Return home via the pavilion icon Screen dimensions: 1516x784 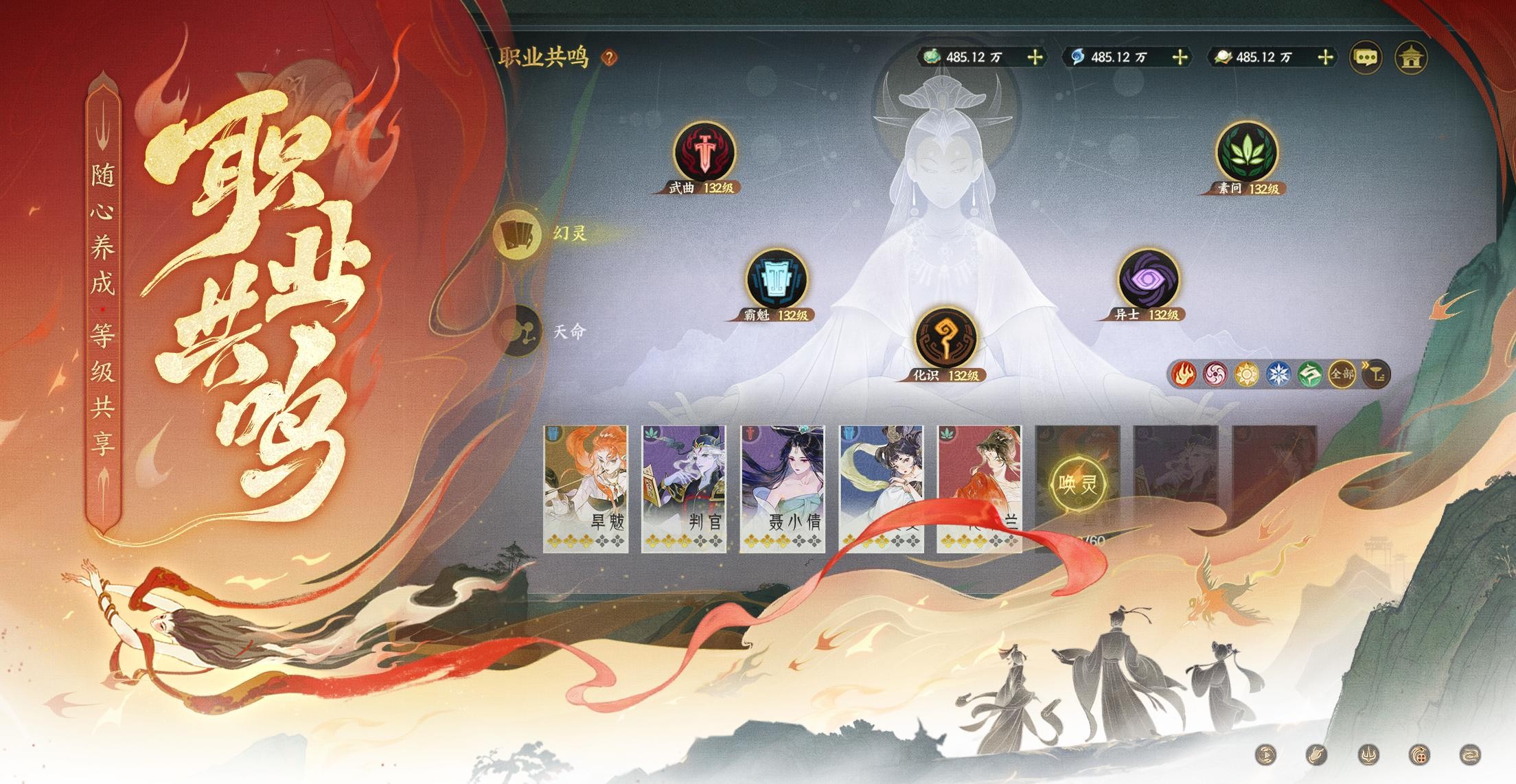point(1411,57)
